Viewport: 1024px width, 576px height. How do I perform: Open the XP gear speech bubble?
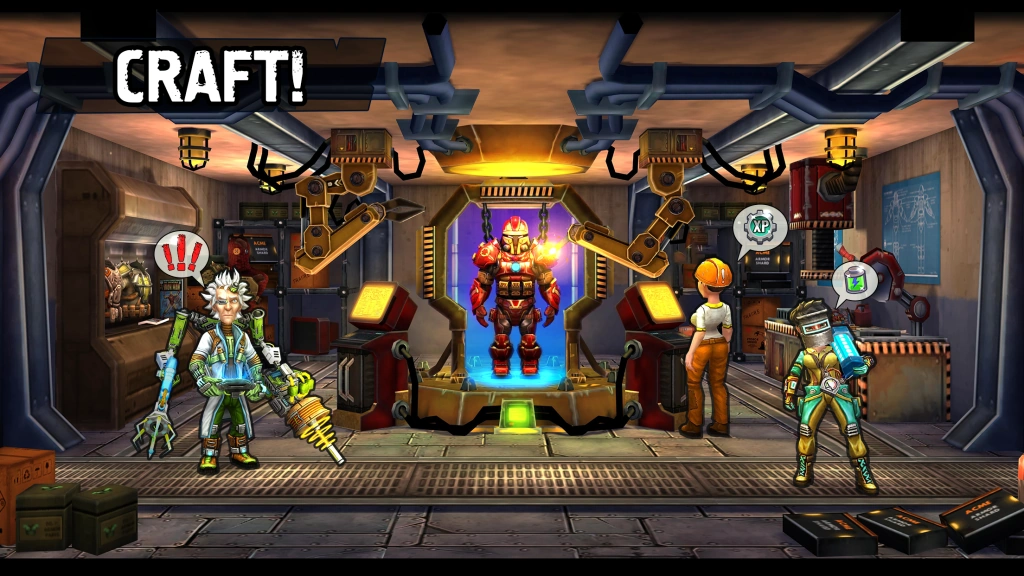(x=760, y=227)
